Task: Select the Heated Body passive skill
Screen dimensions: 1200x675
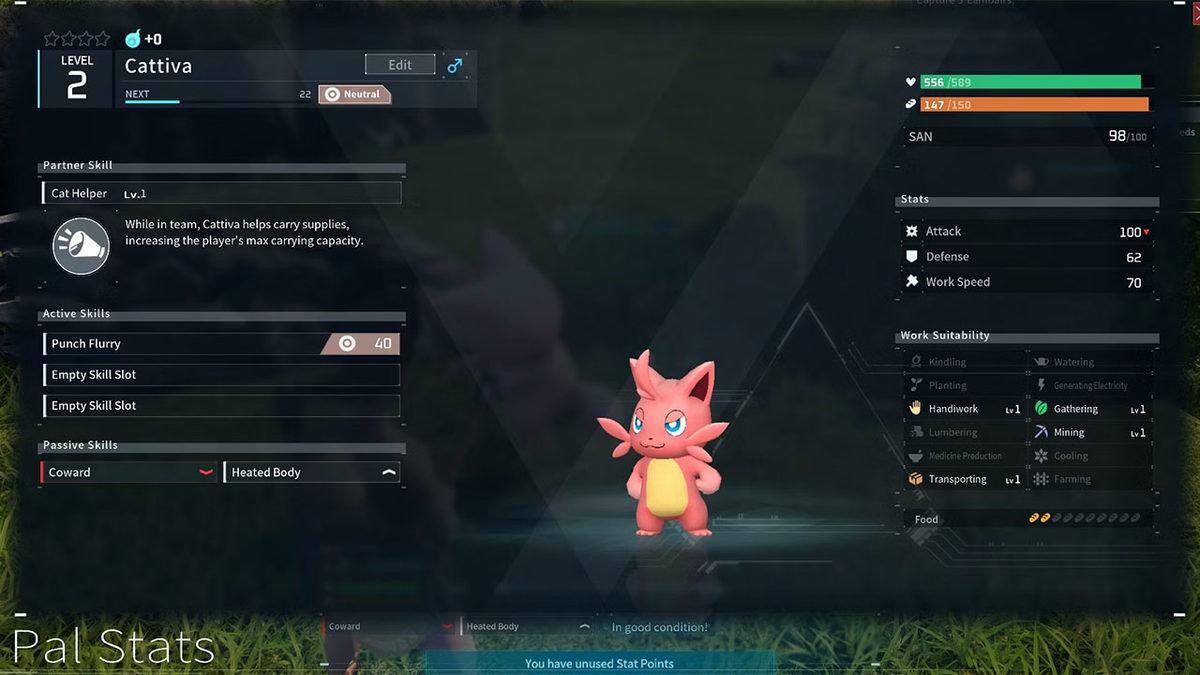Action: 311,472
